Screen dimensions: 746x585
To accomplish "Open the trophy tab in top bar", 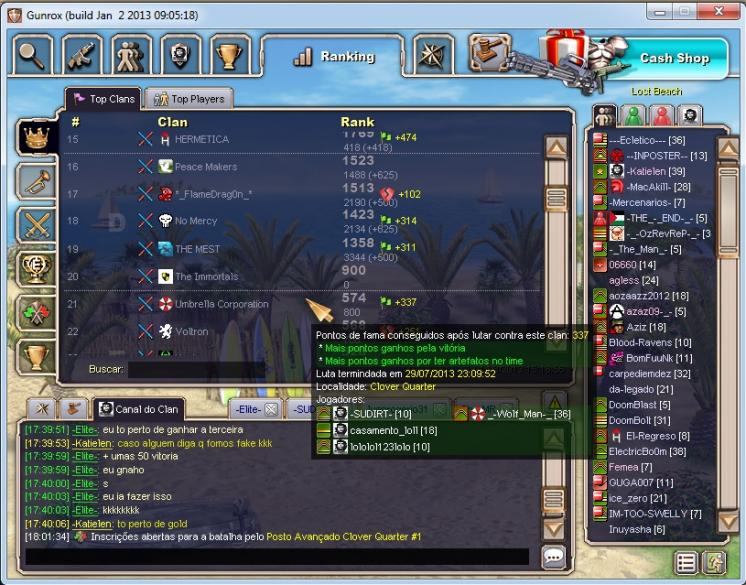I will pos(230,54).
